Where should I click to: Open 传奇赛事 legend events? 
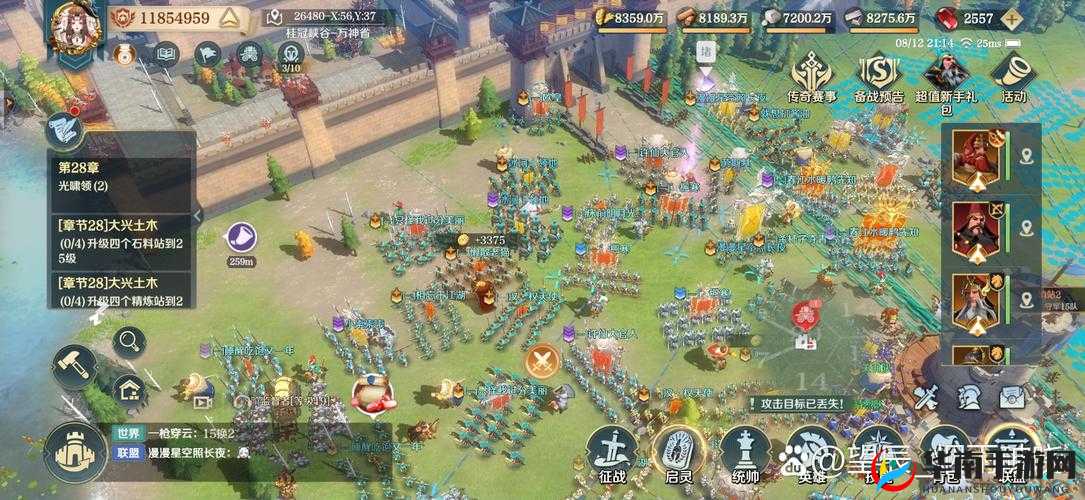(813, 75)
